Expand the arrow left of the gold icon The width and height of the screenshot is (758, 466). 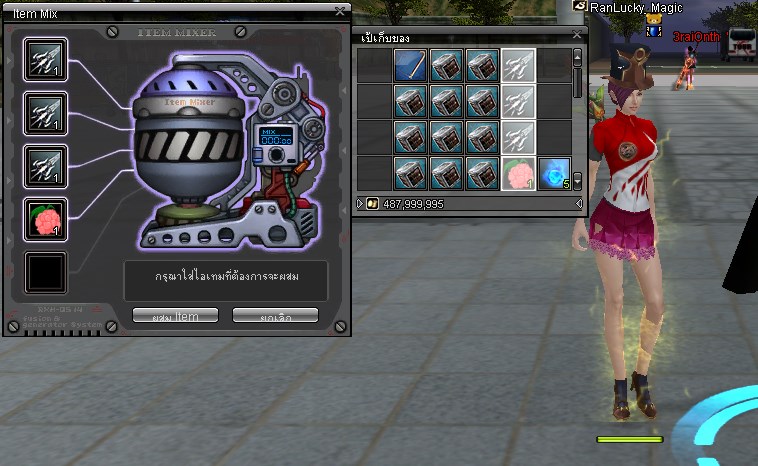coord(361,204)
